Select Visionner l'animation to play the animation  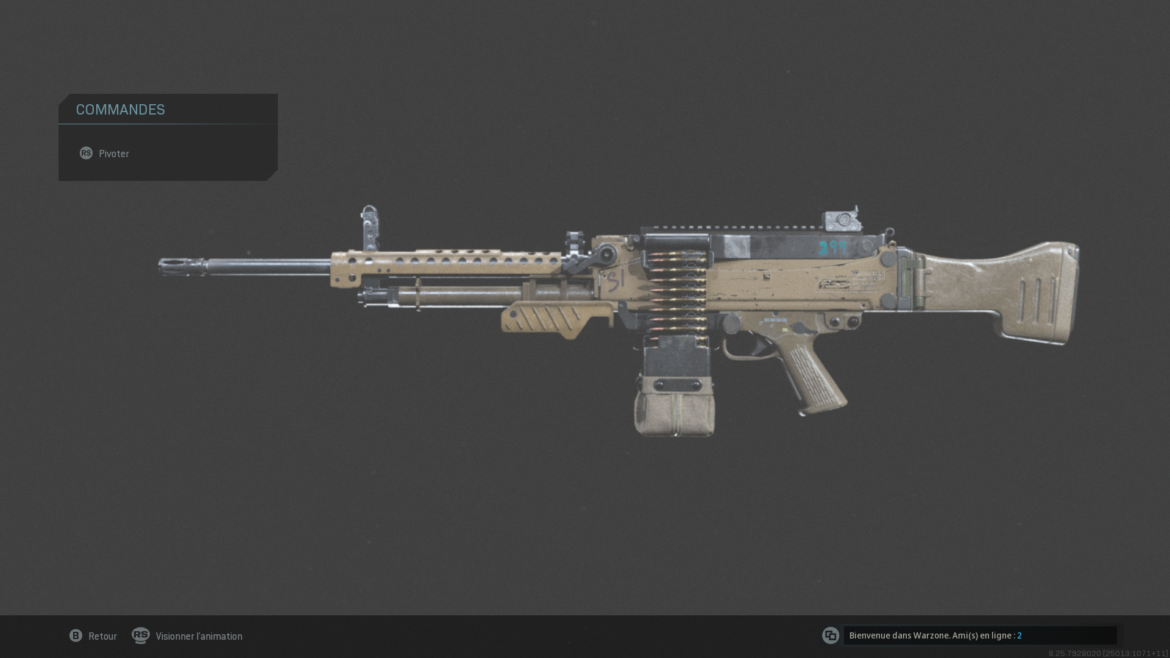tap(188, 636)
